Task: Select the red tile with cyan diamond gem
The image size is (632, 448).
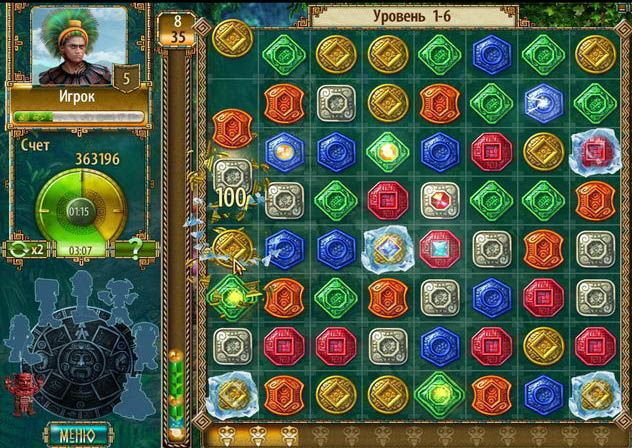Action: (x=438, y=245)
